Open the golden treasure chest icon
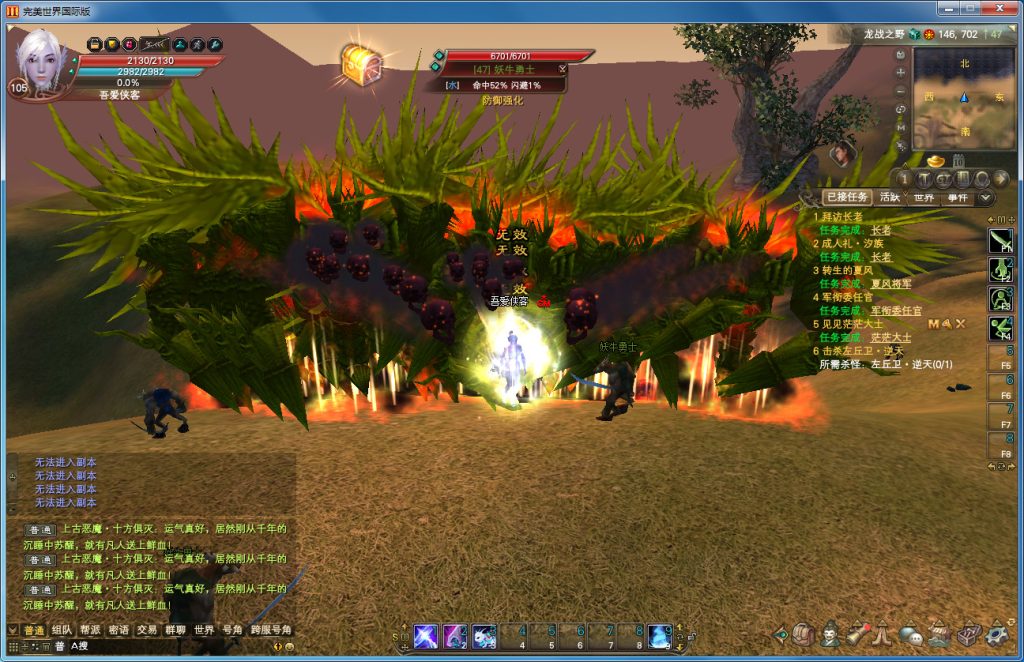1024x662 pixels. (x=360, y=63)
